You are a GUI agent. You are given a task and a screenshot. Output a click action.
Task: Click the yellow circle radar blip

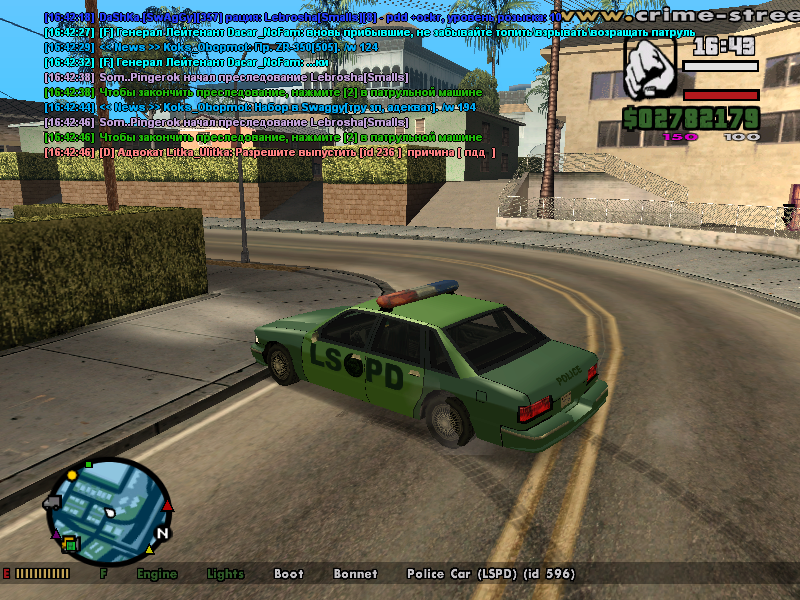(x=73, y=474)
